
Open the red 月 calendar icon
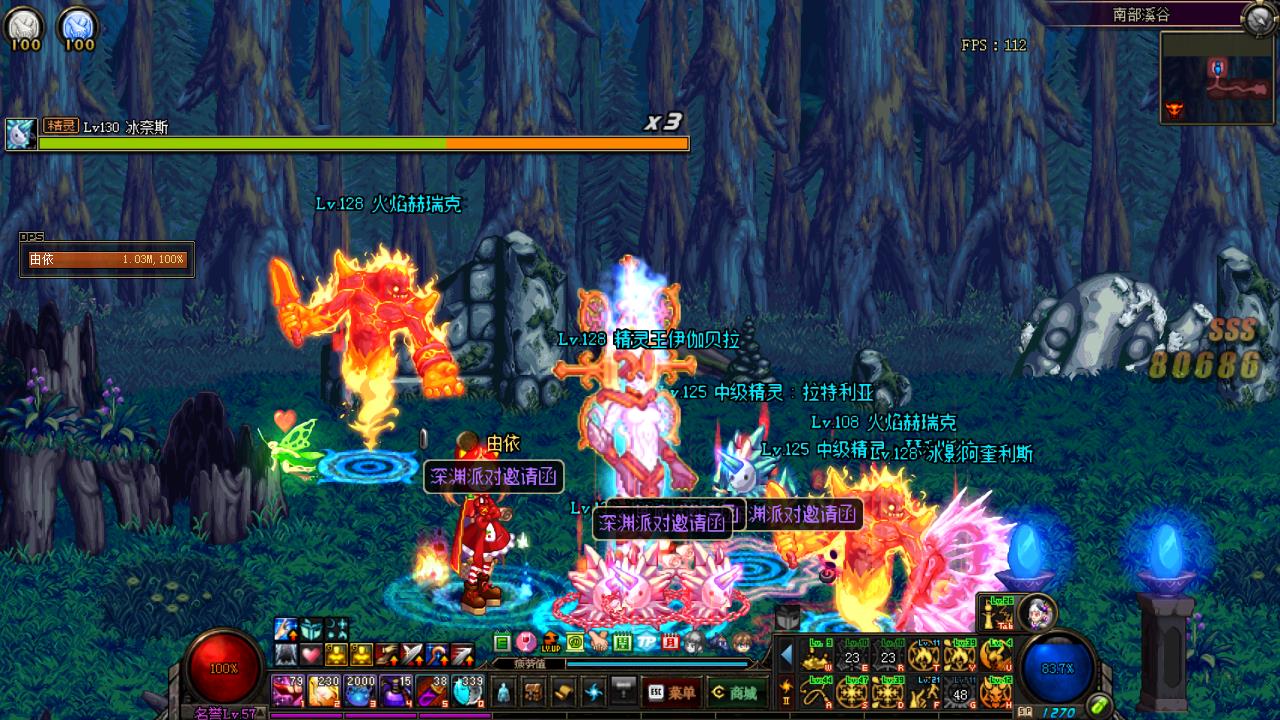670,642
